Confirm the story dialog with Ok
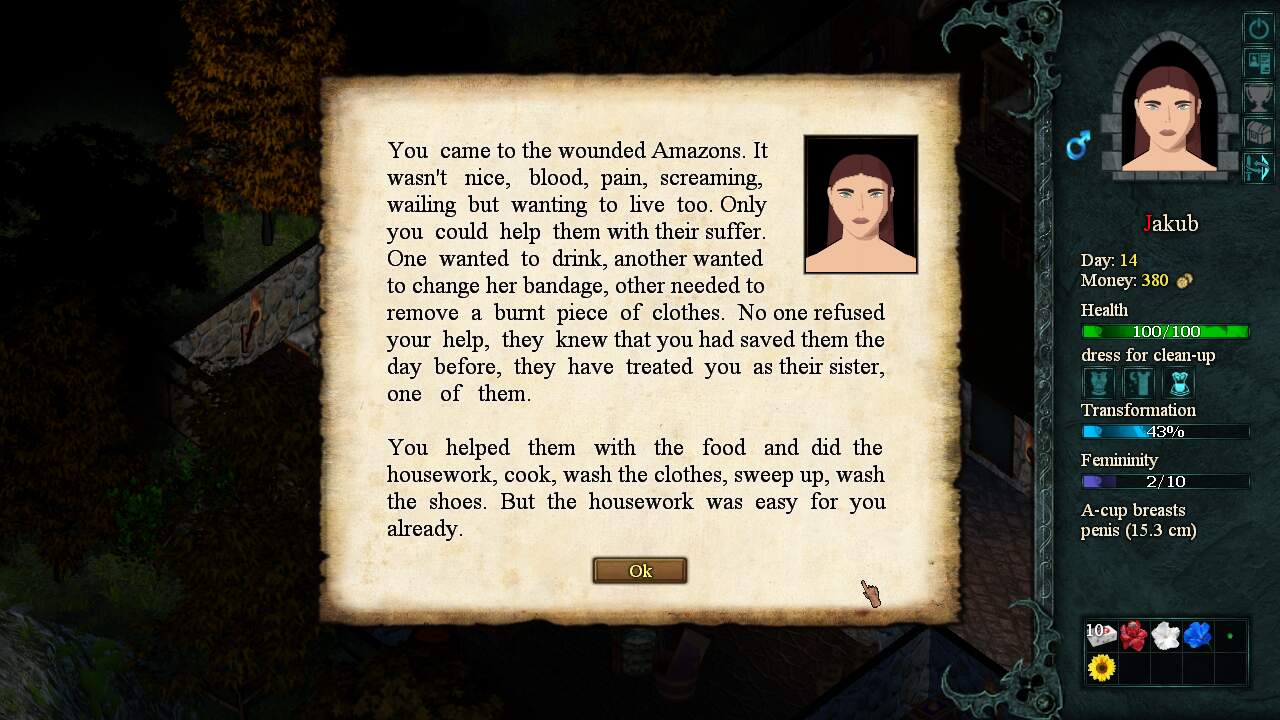This screenshot has width=1280, height=720. tap(640, 571)
